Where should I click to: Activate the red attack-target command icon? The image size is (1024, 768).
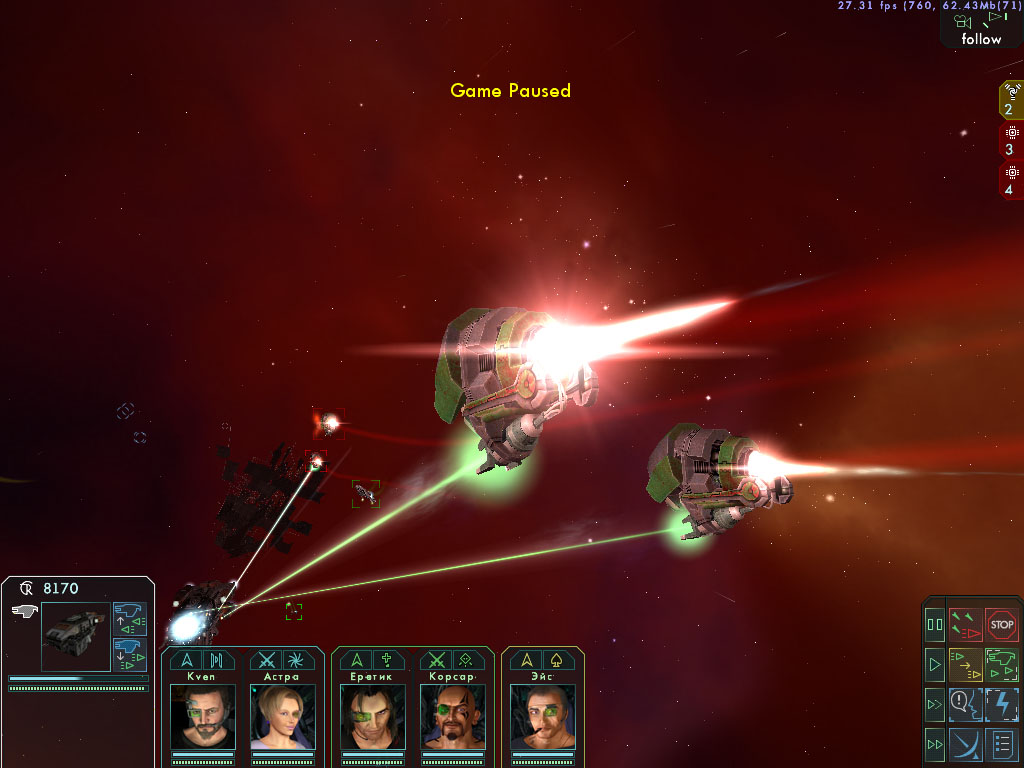pyautogui.click(x=965, y=624)
